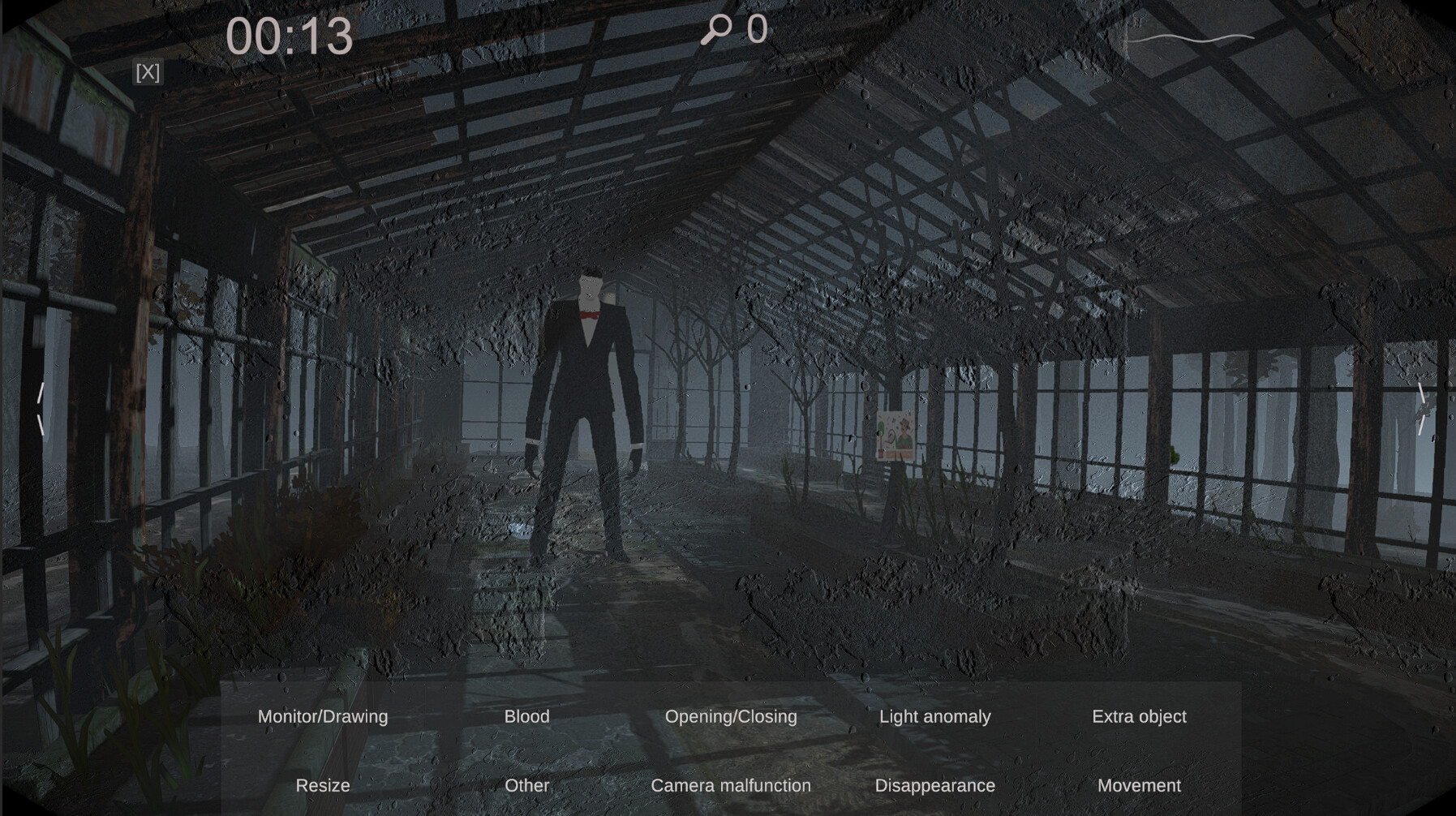Select the Other anomaly type
The image size is (1456, 816).
click(527, 785)
